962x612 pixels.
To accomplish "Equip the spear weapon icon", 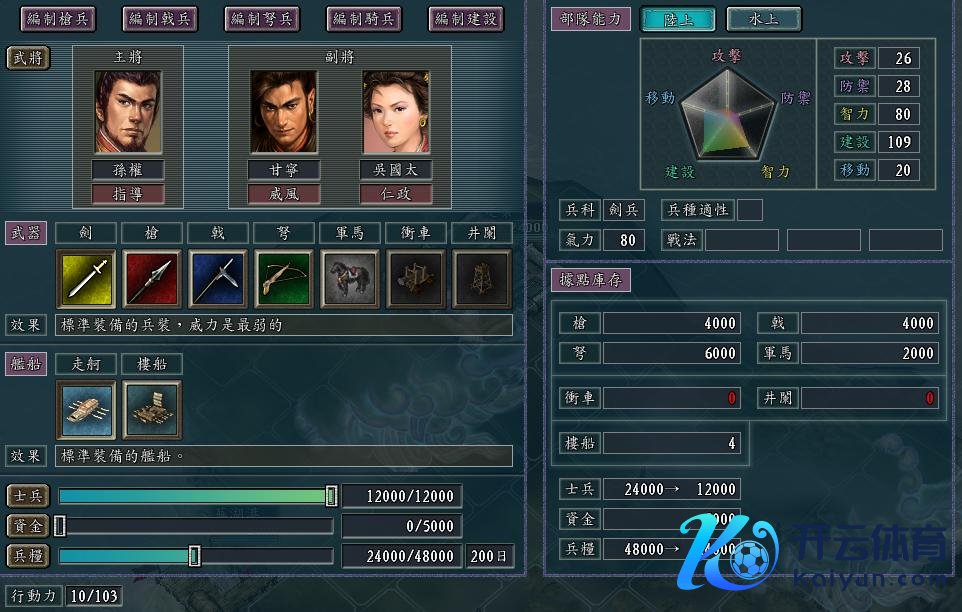I will point(152,278).
